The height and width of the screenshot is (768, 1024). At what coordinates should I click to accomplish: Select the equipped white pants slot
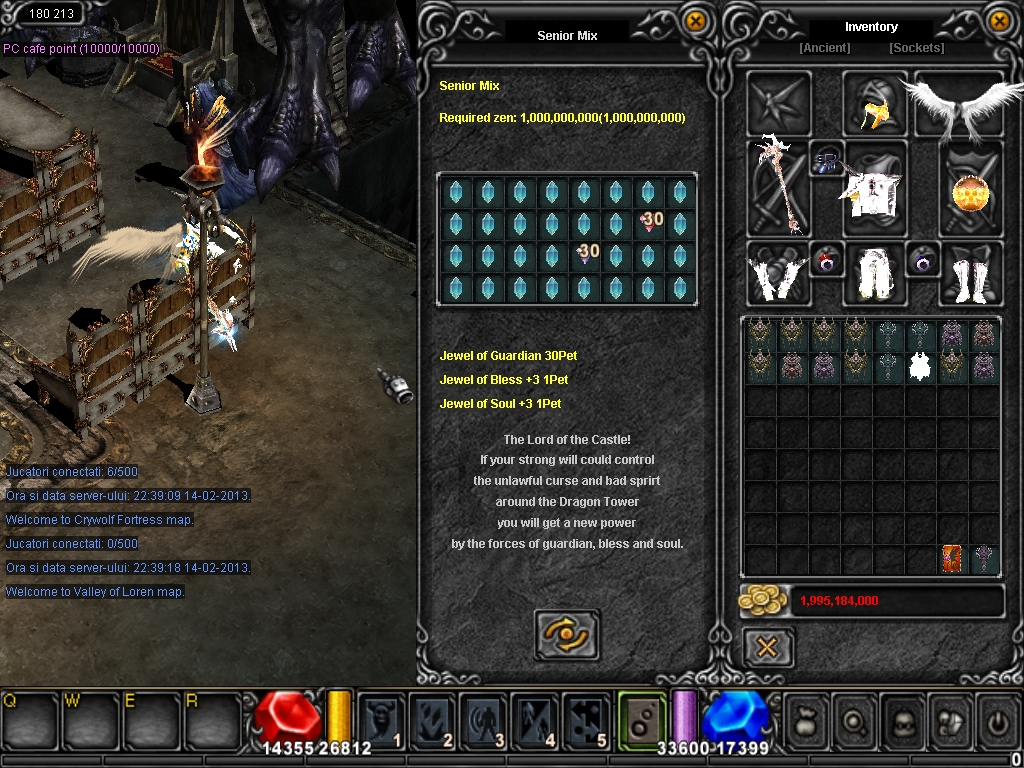(x=875, y=273)
